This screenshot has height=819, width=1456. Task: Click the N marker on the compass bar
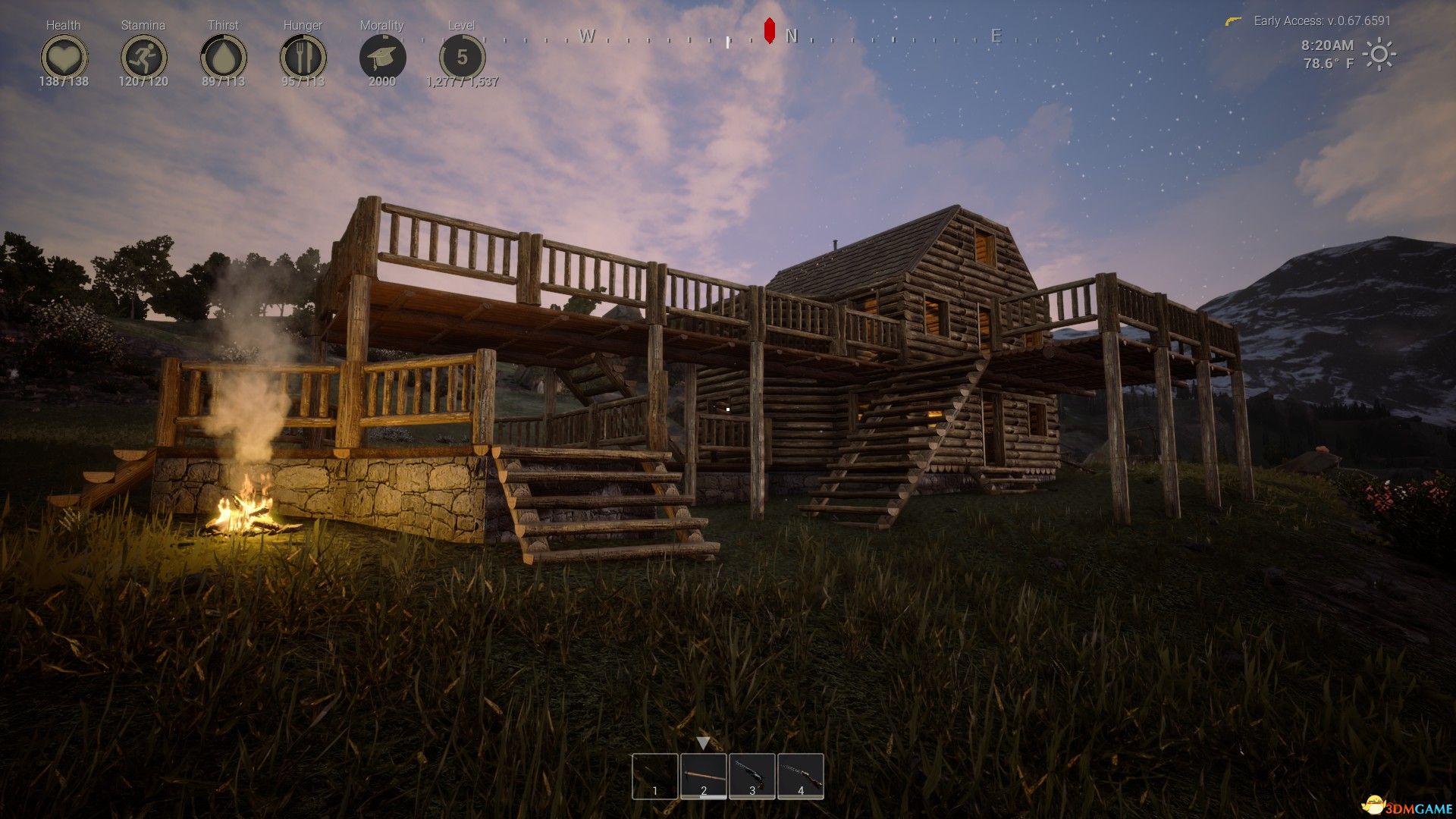[792, 36]
